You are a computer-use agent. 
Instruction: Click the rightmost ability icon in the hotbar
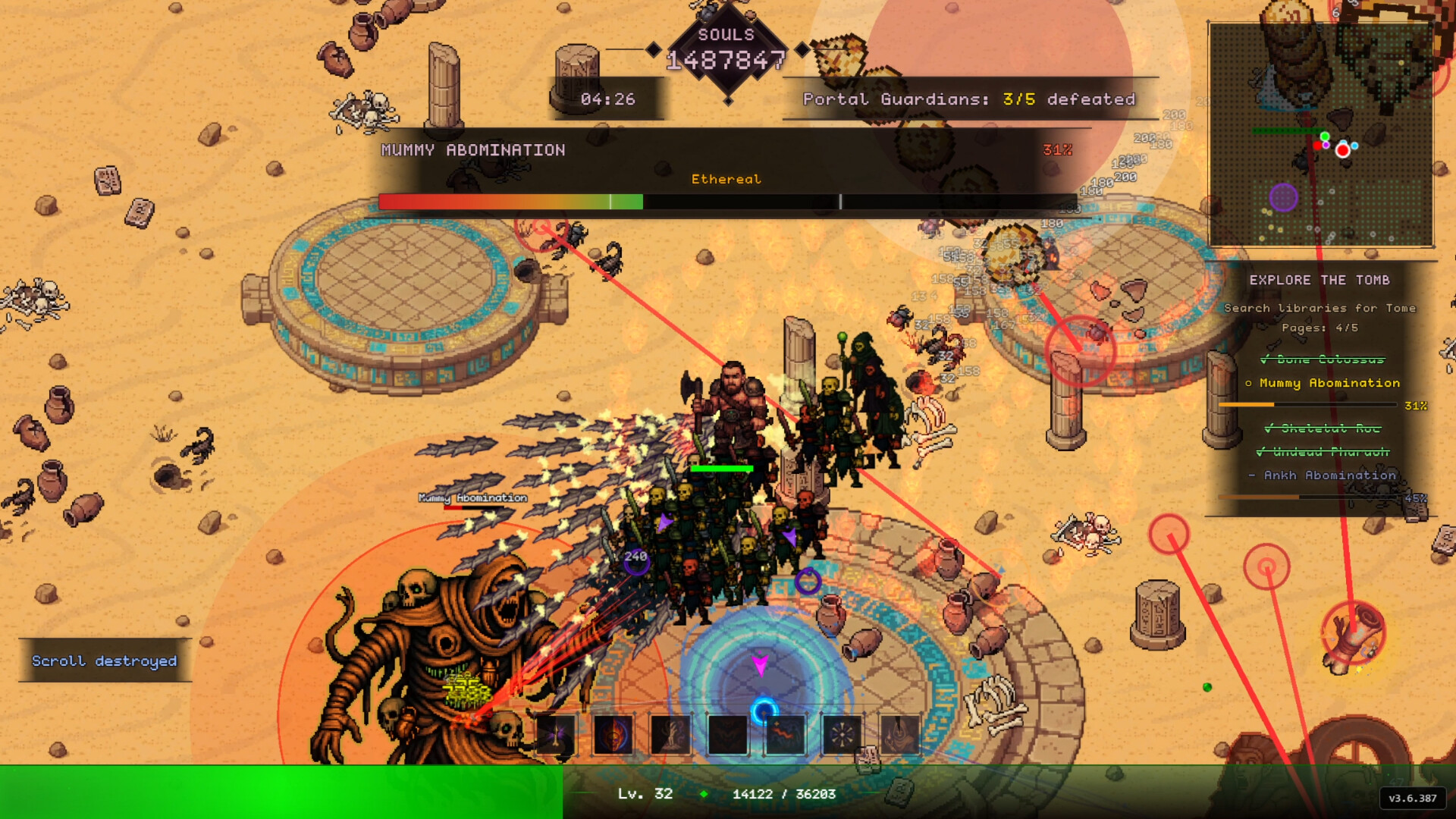point(899,734)
